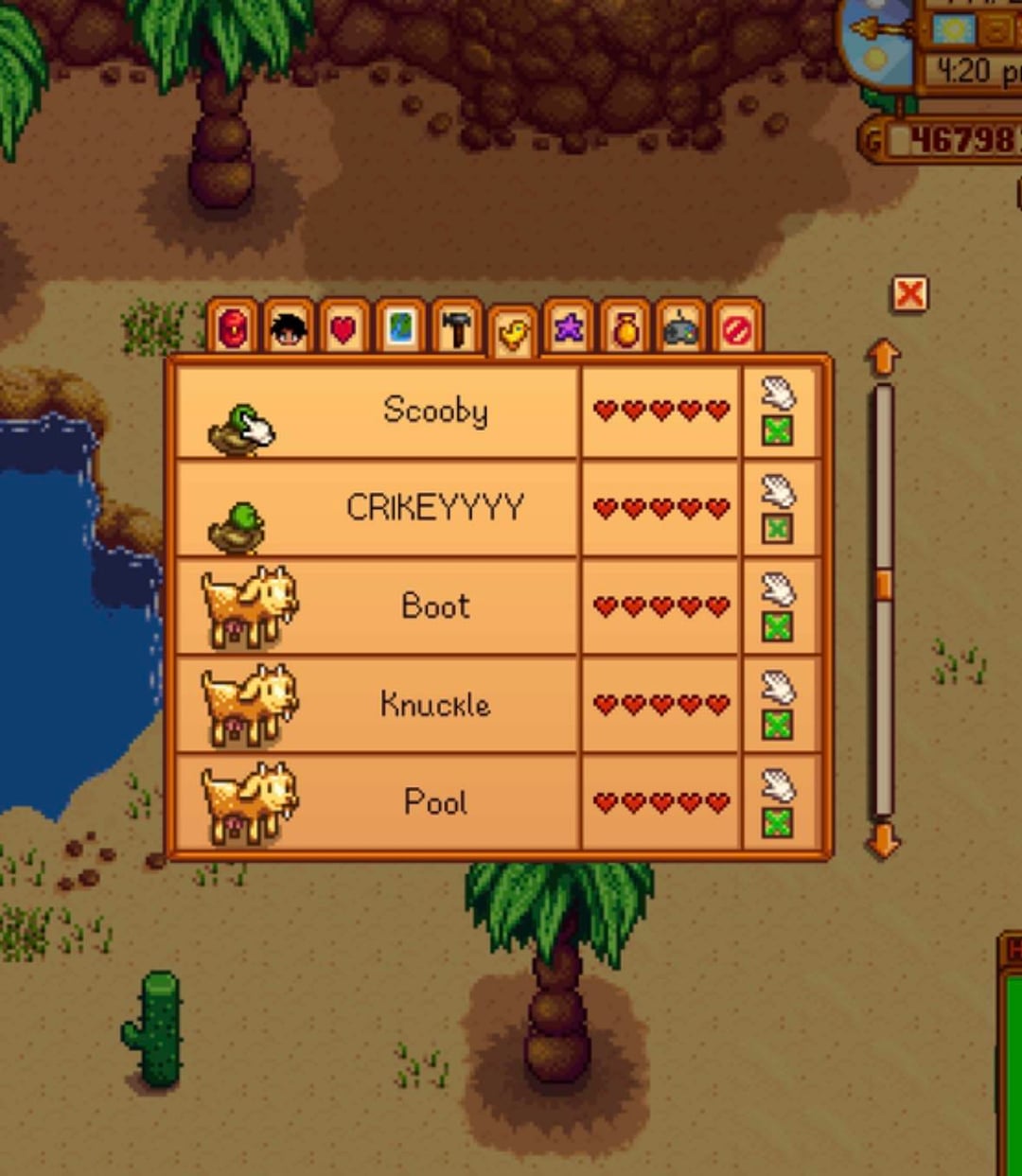This screenshot has height=1176, width=1022.
Task: Switch to the options gamepad tab
Action: point(680,329)
